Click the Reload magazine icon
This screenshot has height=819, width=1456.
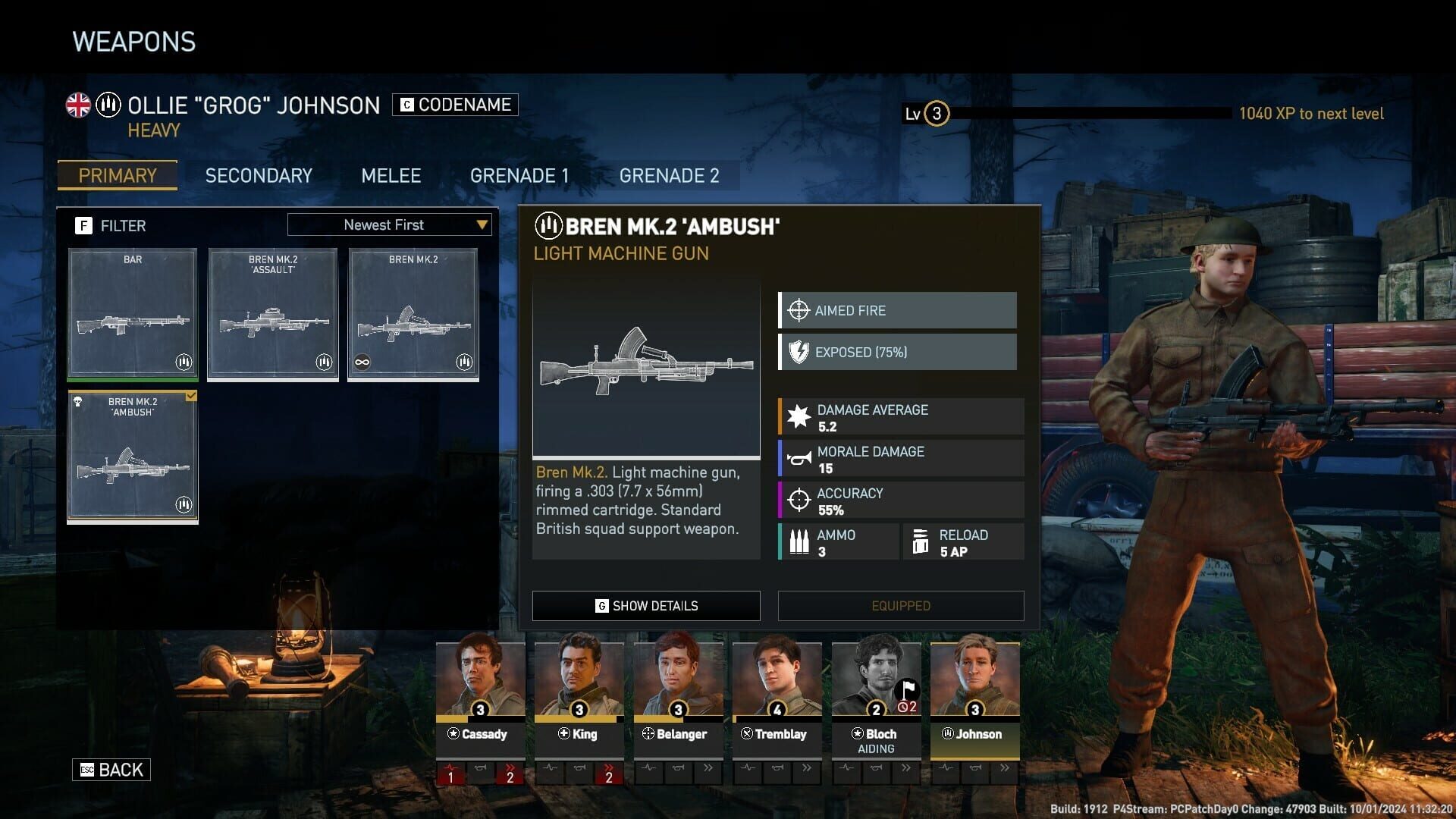coord(921,541)
